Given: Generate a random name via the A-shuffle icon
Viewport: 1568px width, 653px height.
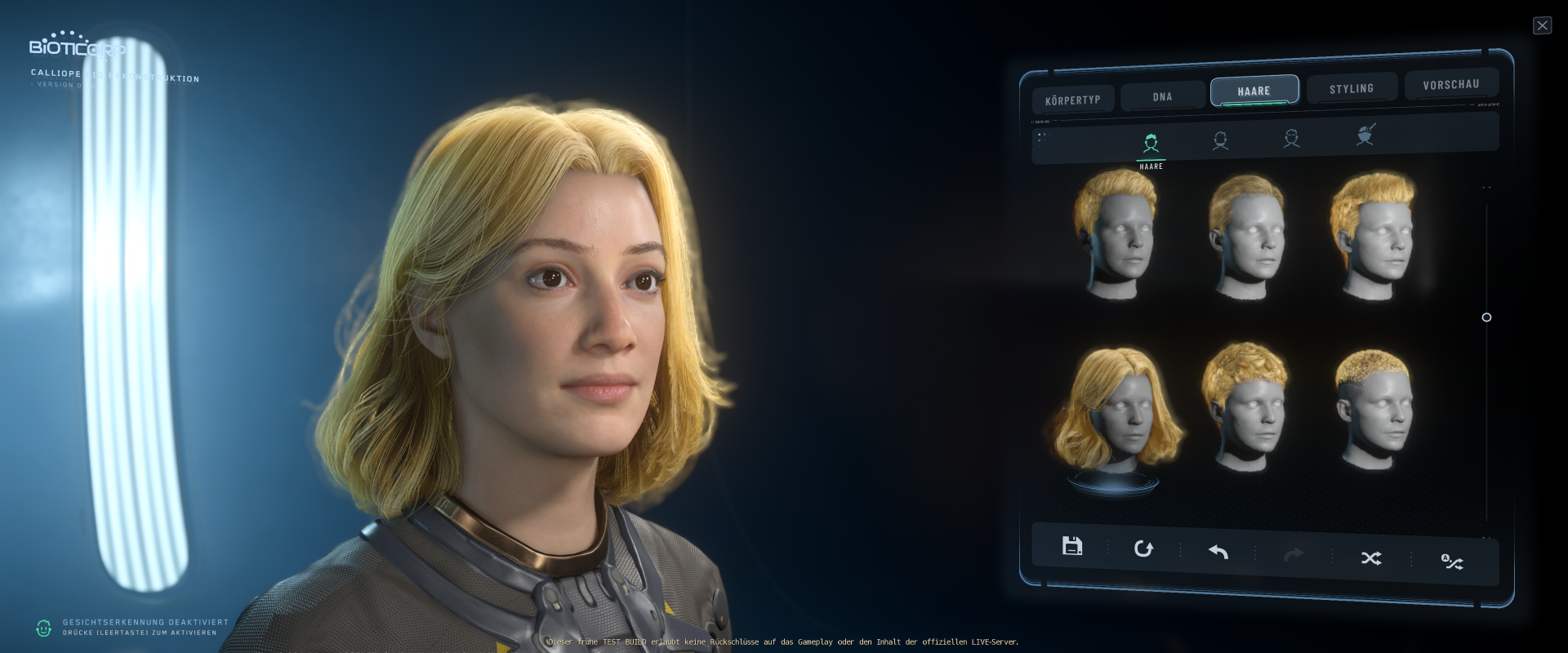Looking at the screenshot, I should 1451,561.
